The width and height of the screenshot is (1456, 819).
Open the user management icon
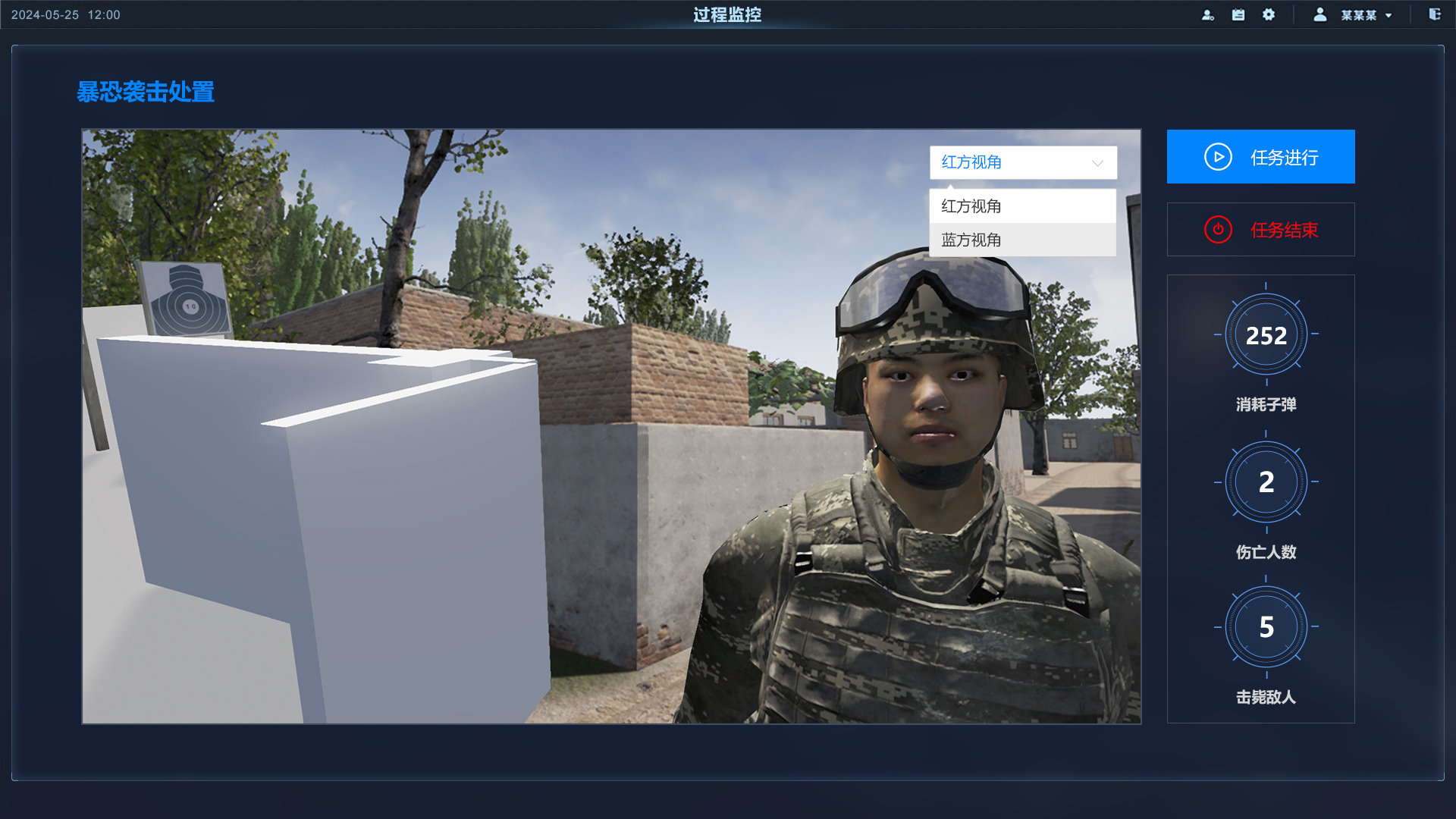(x=1208, y=15)
